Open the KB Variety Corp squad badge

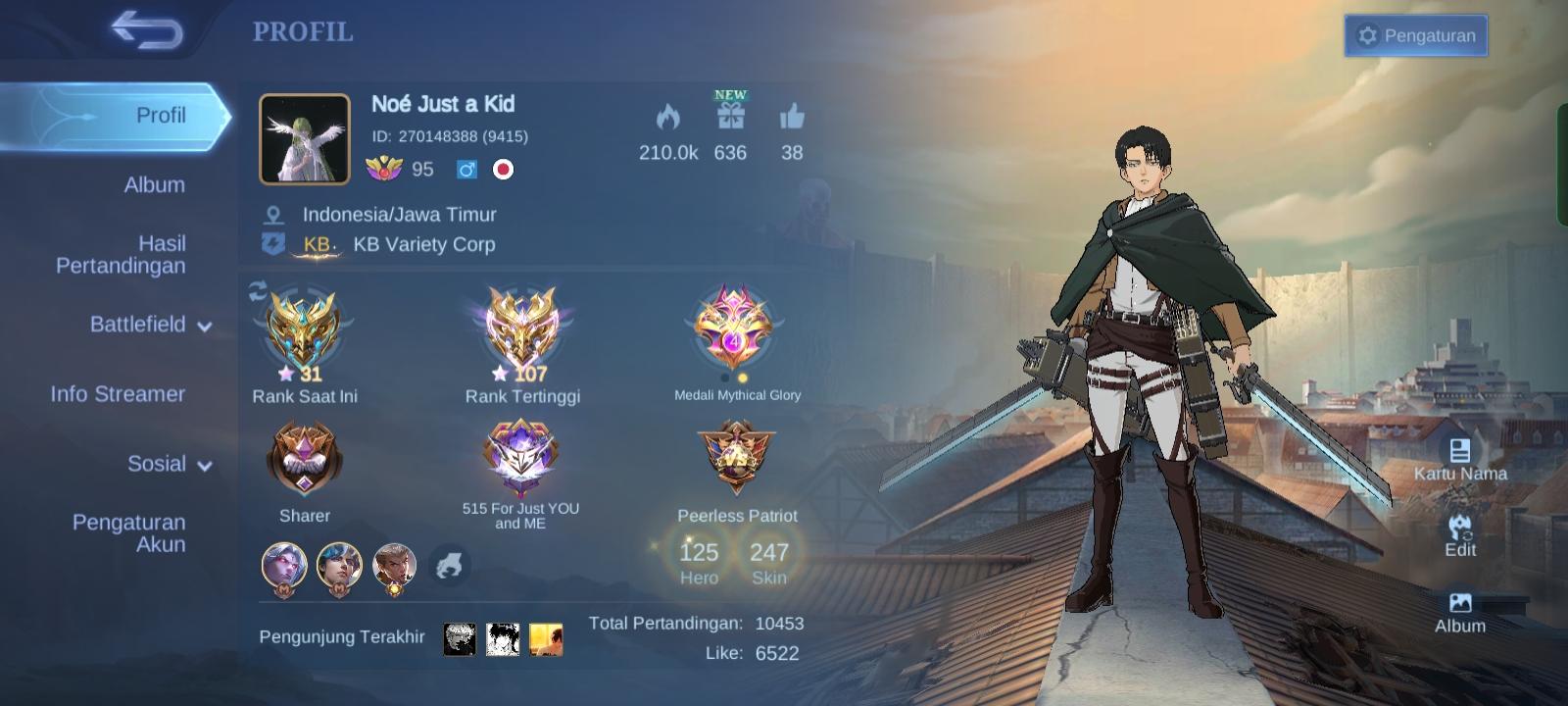point(314,244)
